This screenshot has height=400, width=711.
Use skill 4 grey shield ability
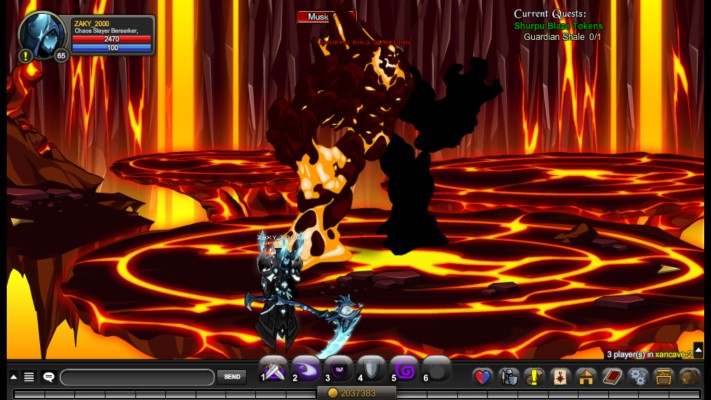click(371, 368)
